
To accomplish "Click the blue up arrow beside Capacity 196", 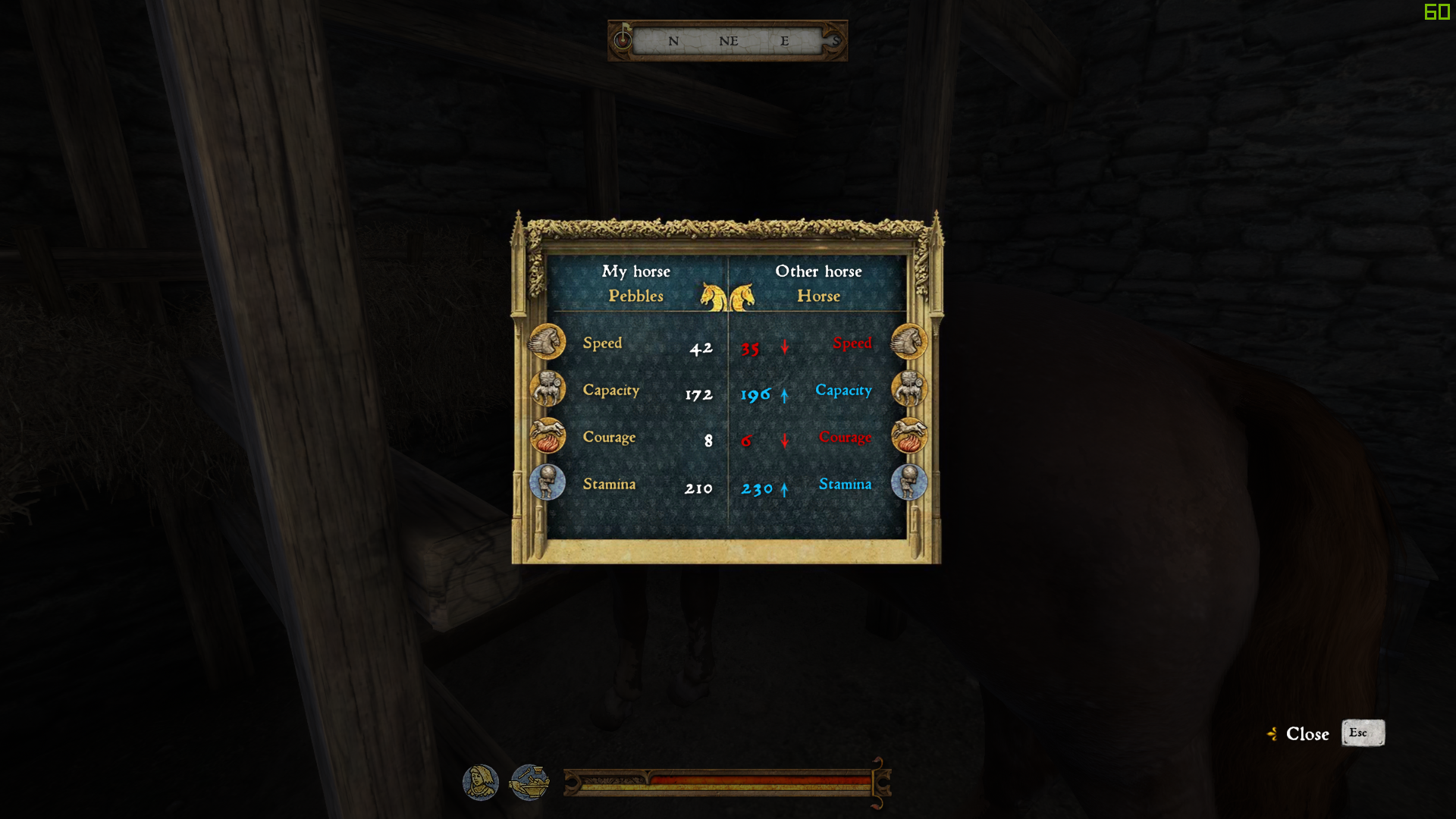I will (x=783, y=394).
